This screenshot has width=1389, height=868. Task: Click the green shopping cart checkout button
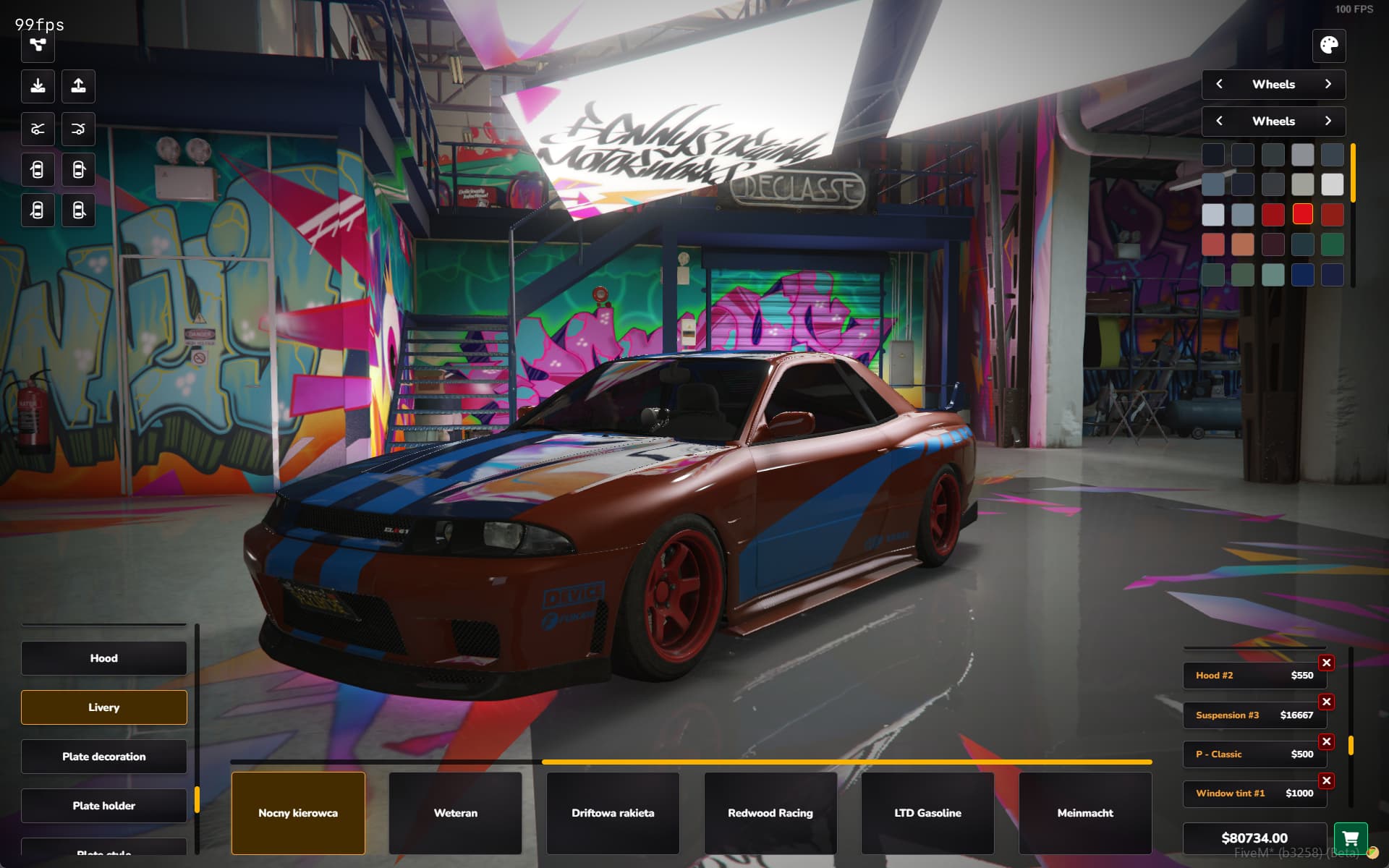[1350, 838]
